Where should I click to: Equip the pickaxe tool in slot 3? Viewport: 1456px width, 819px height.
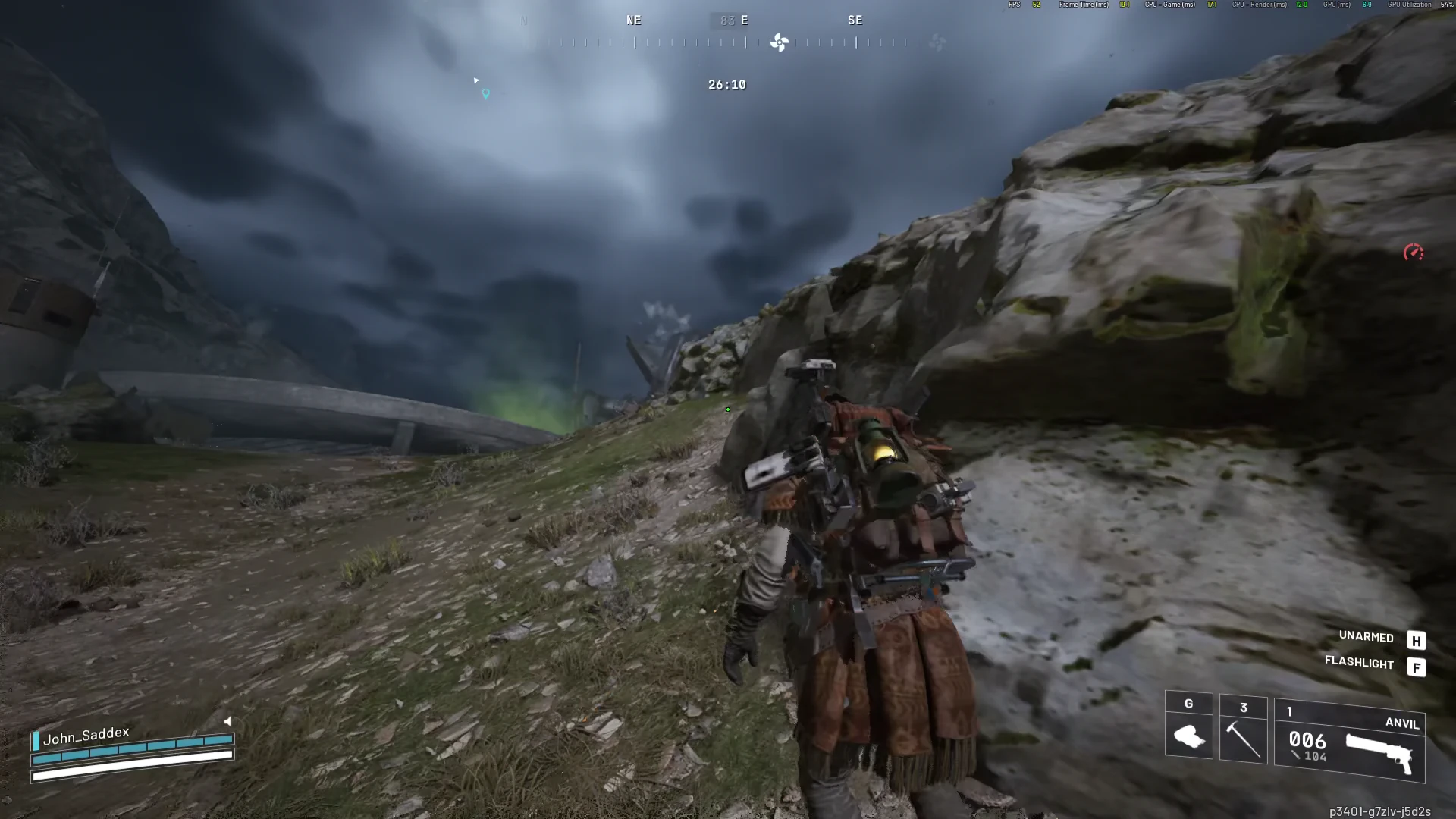pos(1243,730)
